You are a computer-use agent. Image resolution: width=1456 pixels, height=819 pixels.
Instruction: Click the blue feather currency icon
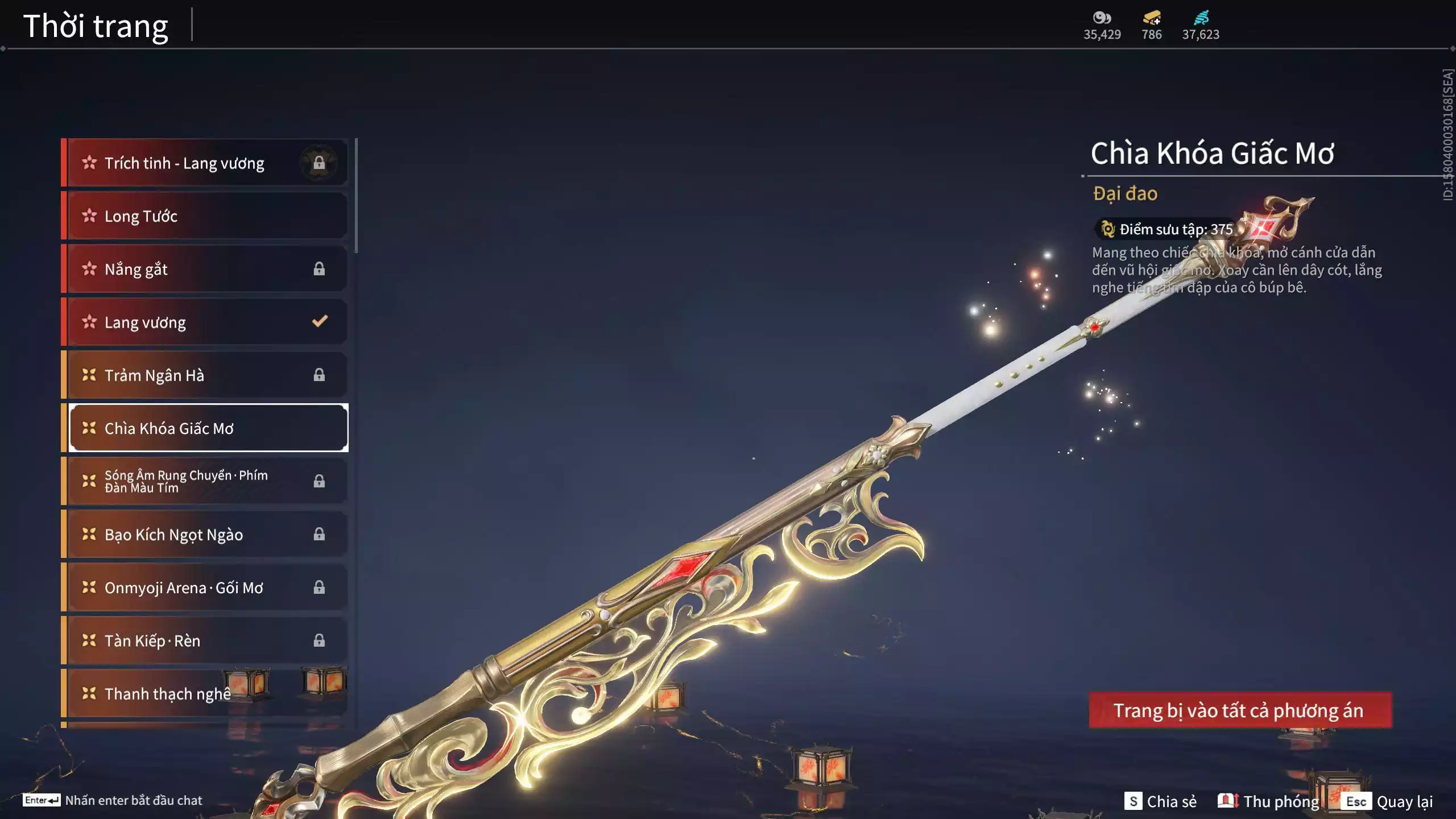coord(1201,18)
